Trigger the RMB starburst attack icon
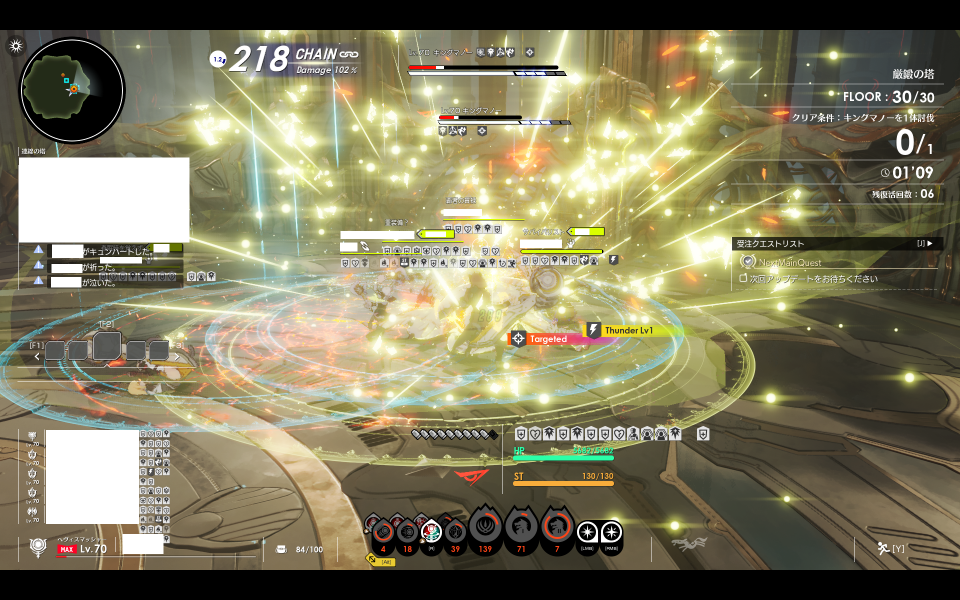This screenshot has width=960, height=600. pyautogui.click(x=611, y=531)
